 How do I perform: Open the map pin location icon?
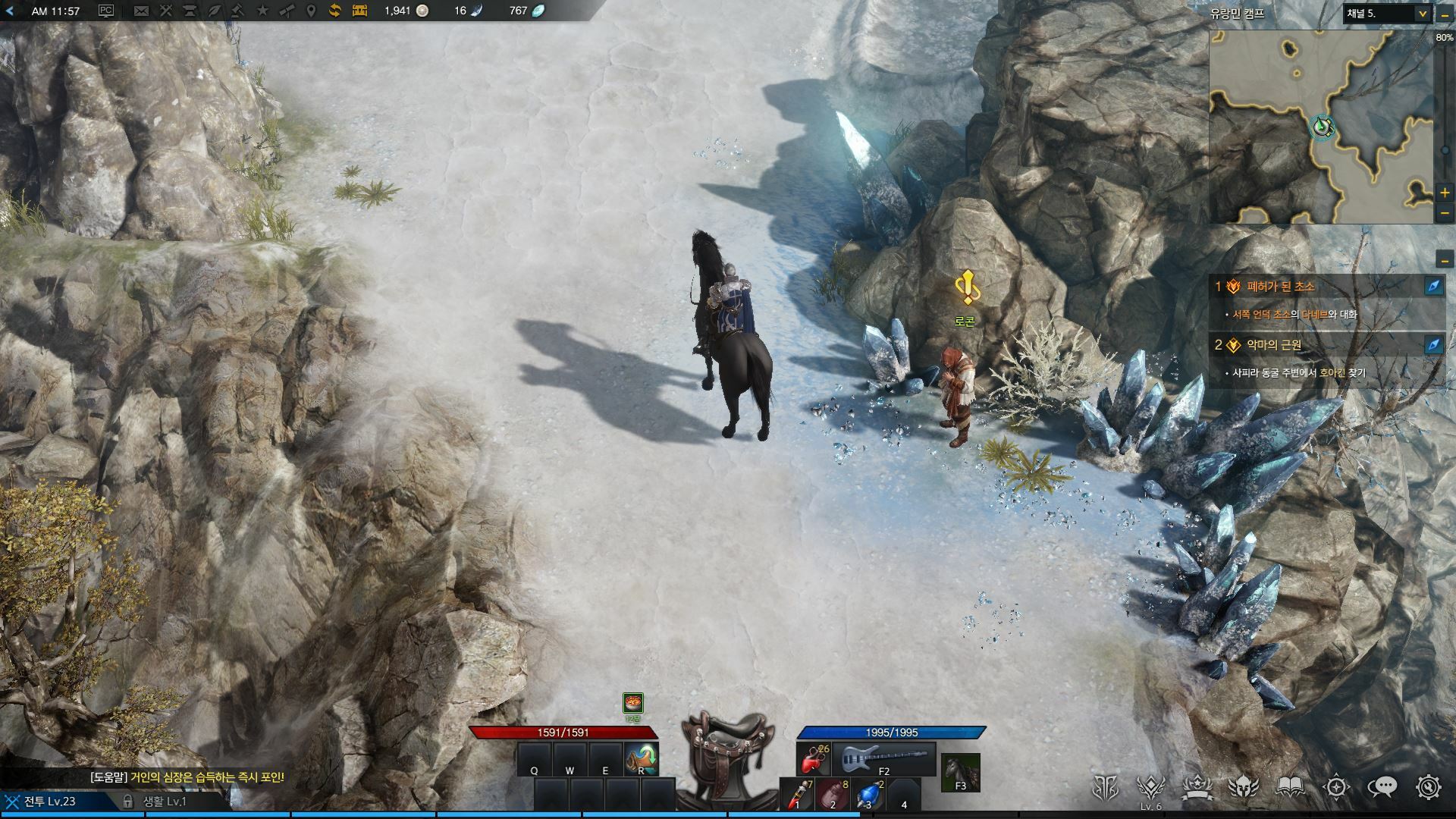point(310,11)
